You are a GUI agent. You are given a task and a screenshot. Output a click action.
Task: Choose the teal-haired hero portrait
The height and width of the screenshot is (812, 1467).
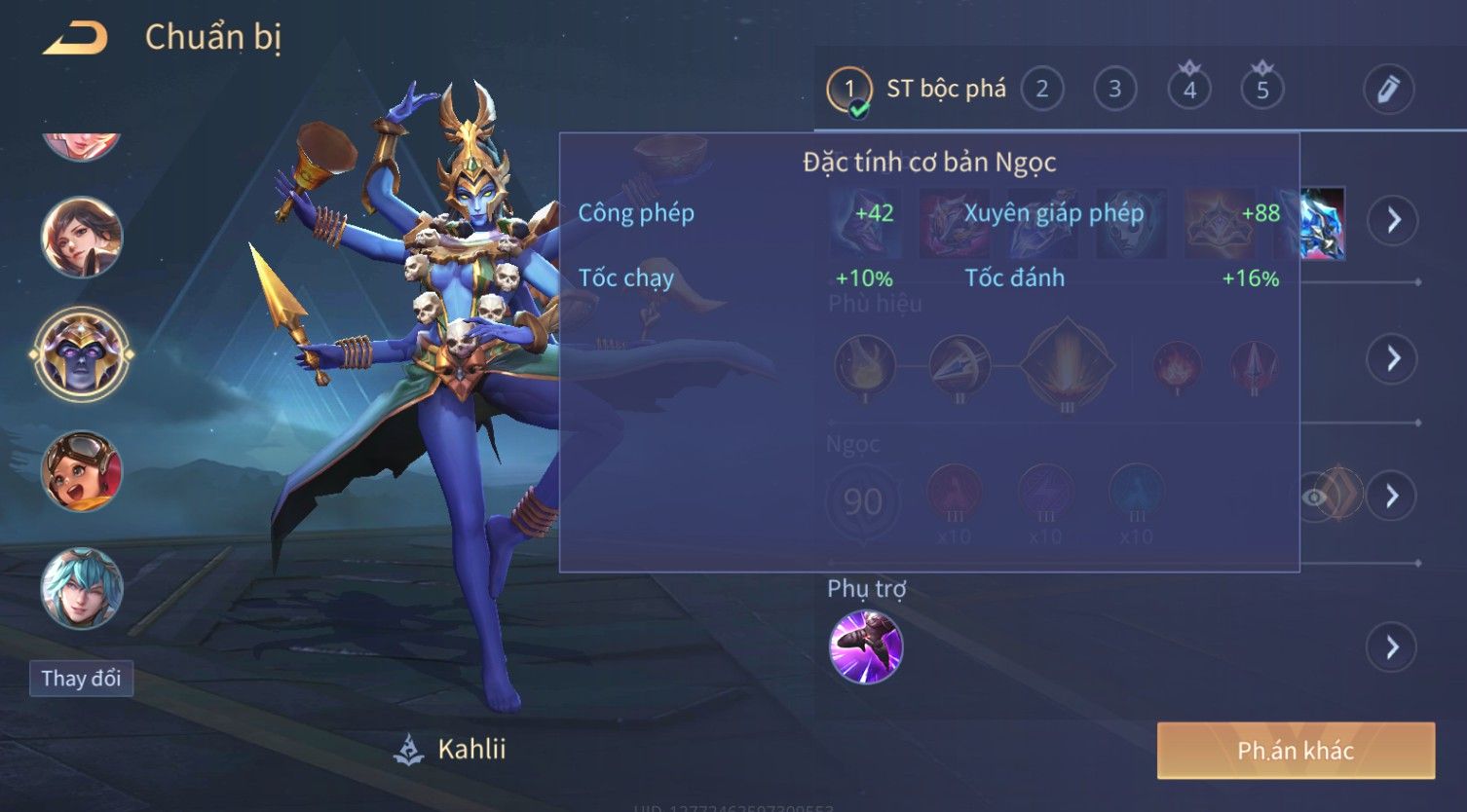(x=82, y=588)
